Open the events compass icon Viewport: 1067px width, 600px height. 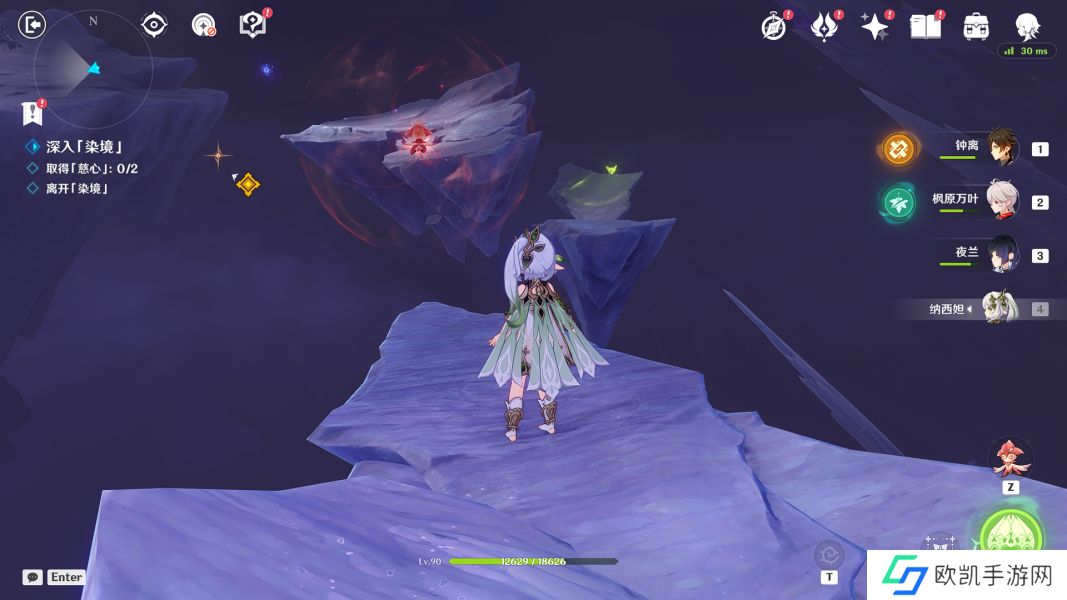[774, 27]
